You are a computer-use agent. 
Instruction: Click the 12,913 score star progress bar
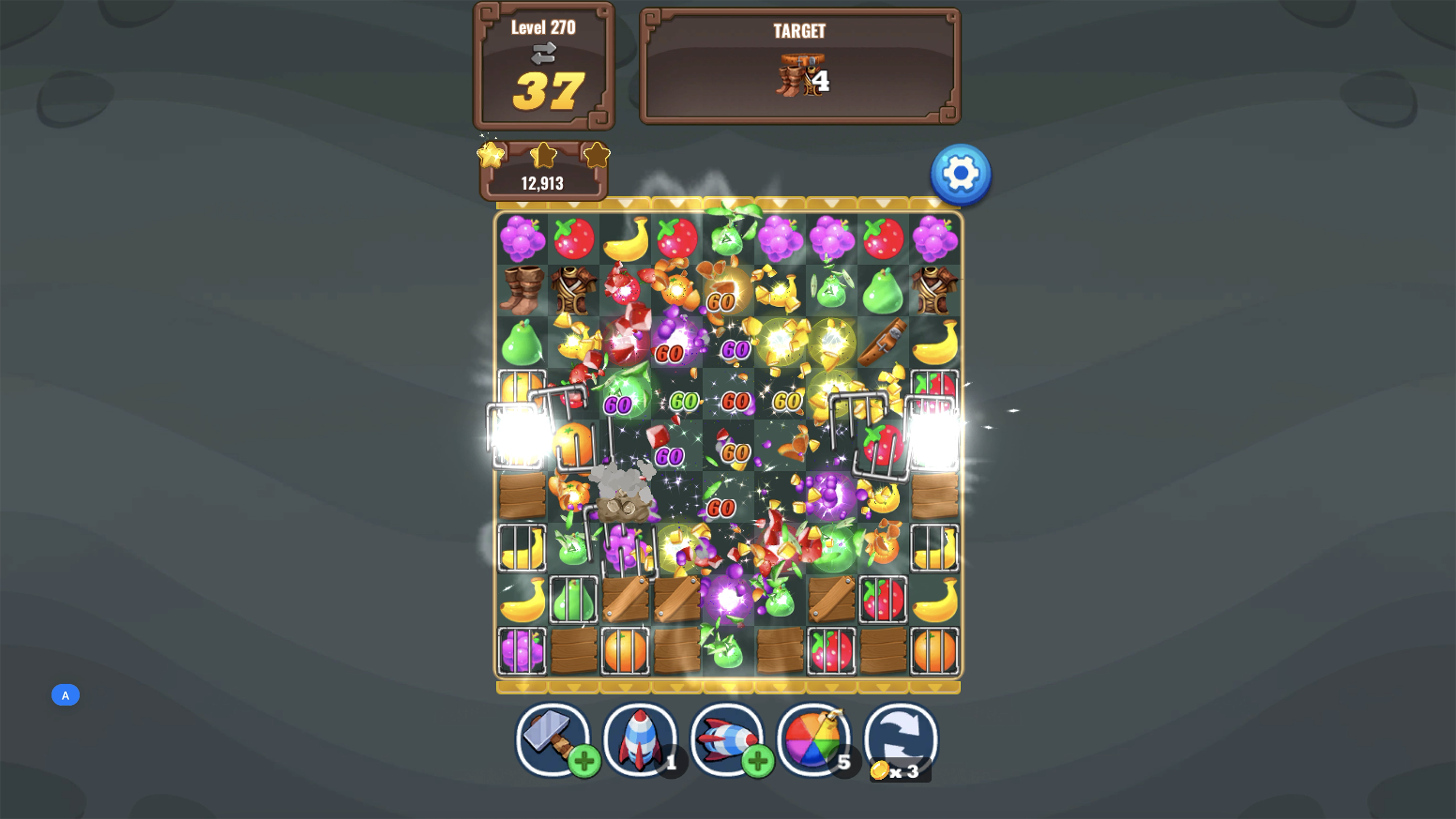543,183
